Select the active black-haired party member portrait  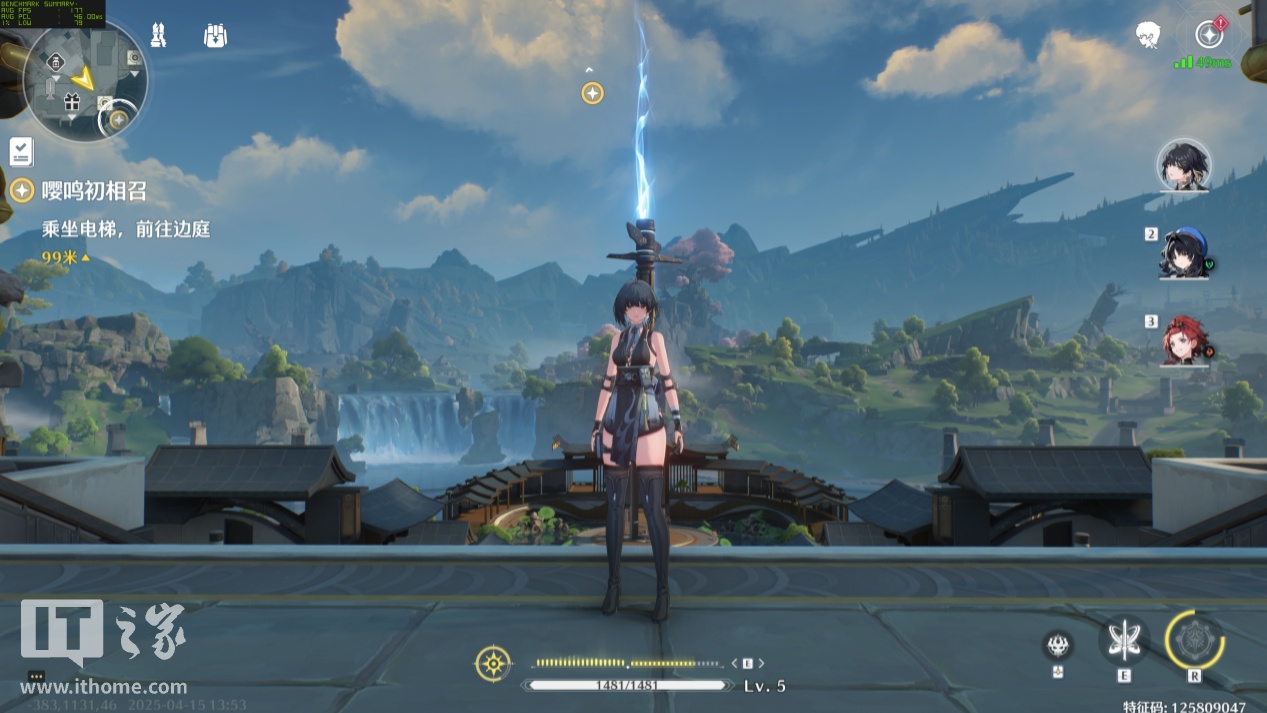click(x=1184, y=165)
